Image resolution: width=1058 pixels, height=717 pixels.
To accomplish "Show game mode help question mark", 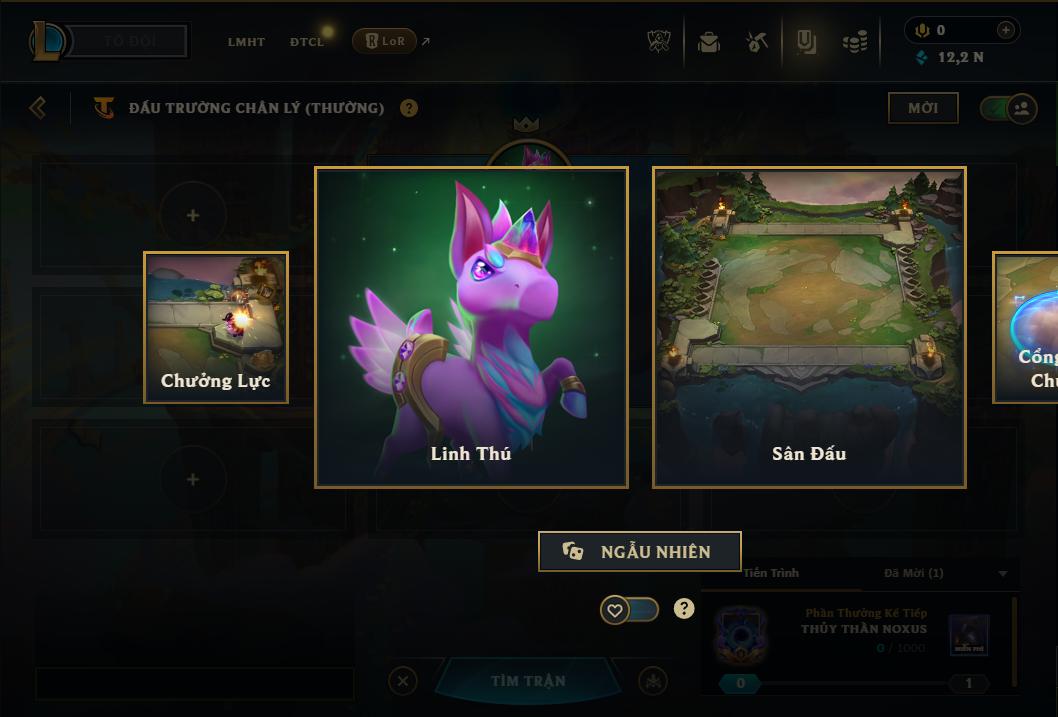I will (x=409, y=108).
